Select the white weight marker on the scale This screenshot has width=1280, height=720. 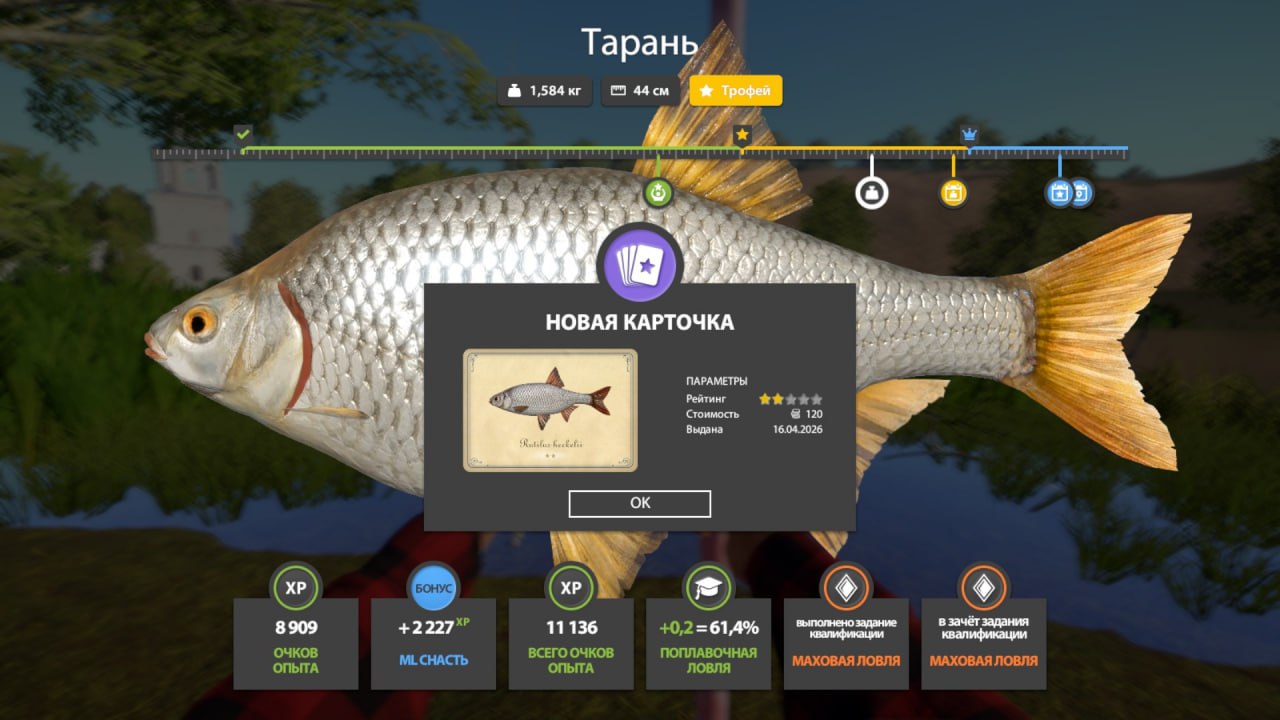point(871,192)
